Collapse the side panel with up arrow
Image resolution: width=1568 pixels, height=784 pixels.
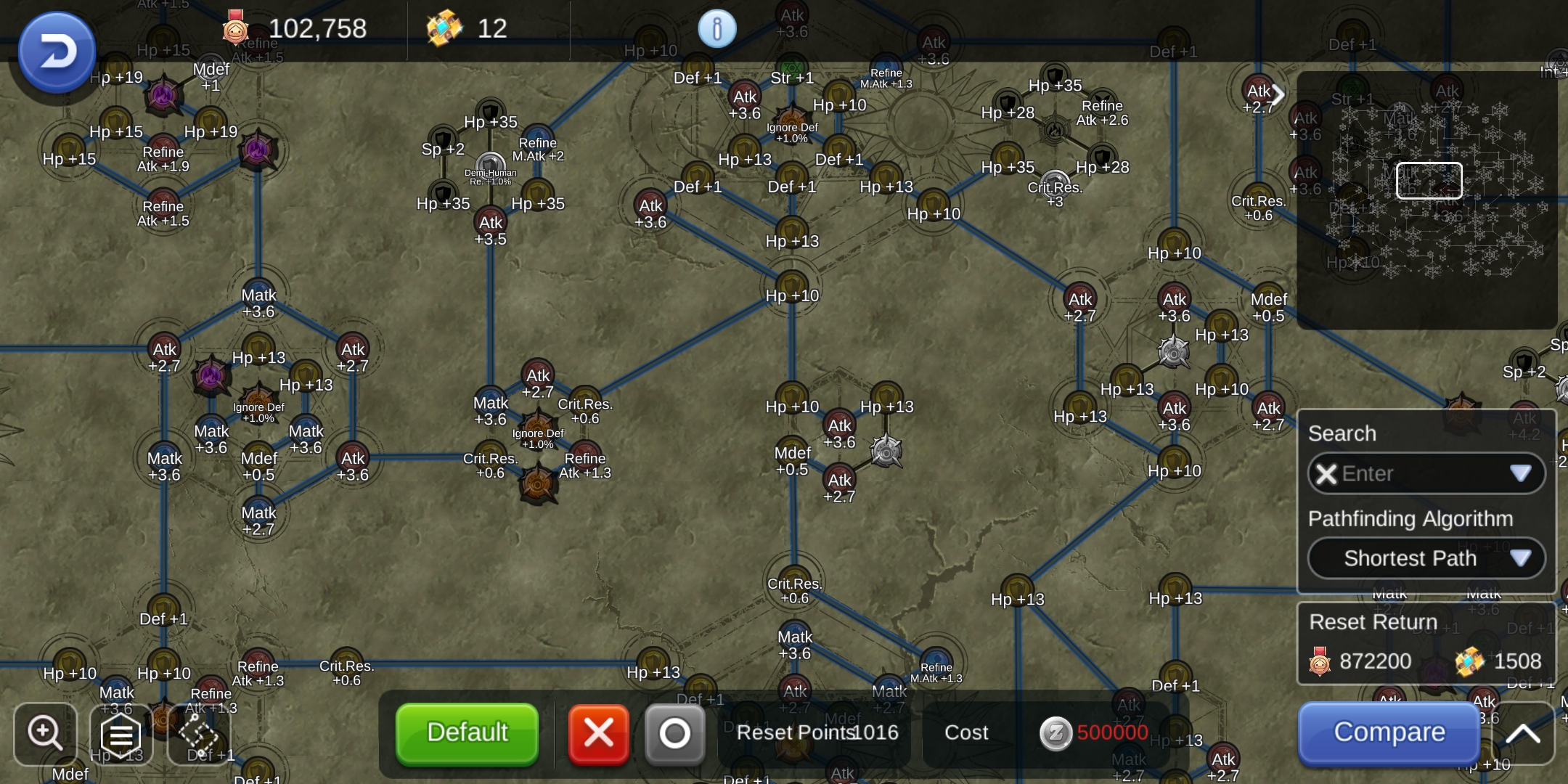pyautogui.click(x=1522, y=733)
